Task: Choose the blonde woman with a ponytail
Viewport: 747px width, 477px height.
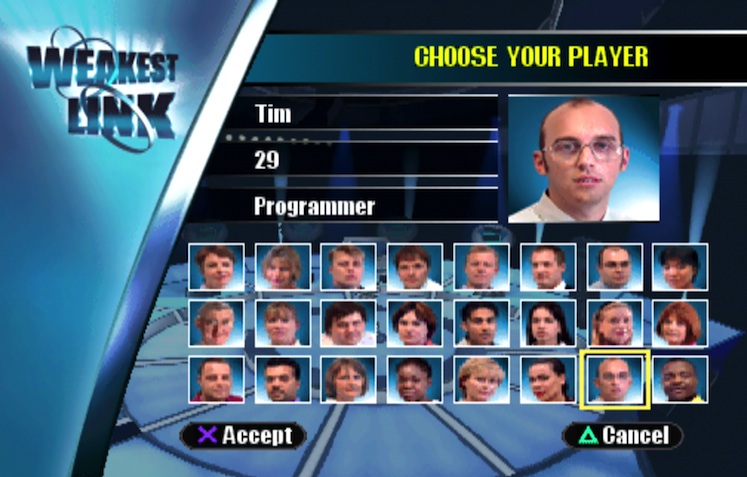Action: click(614, 323)
